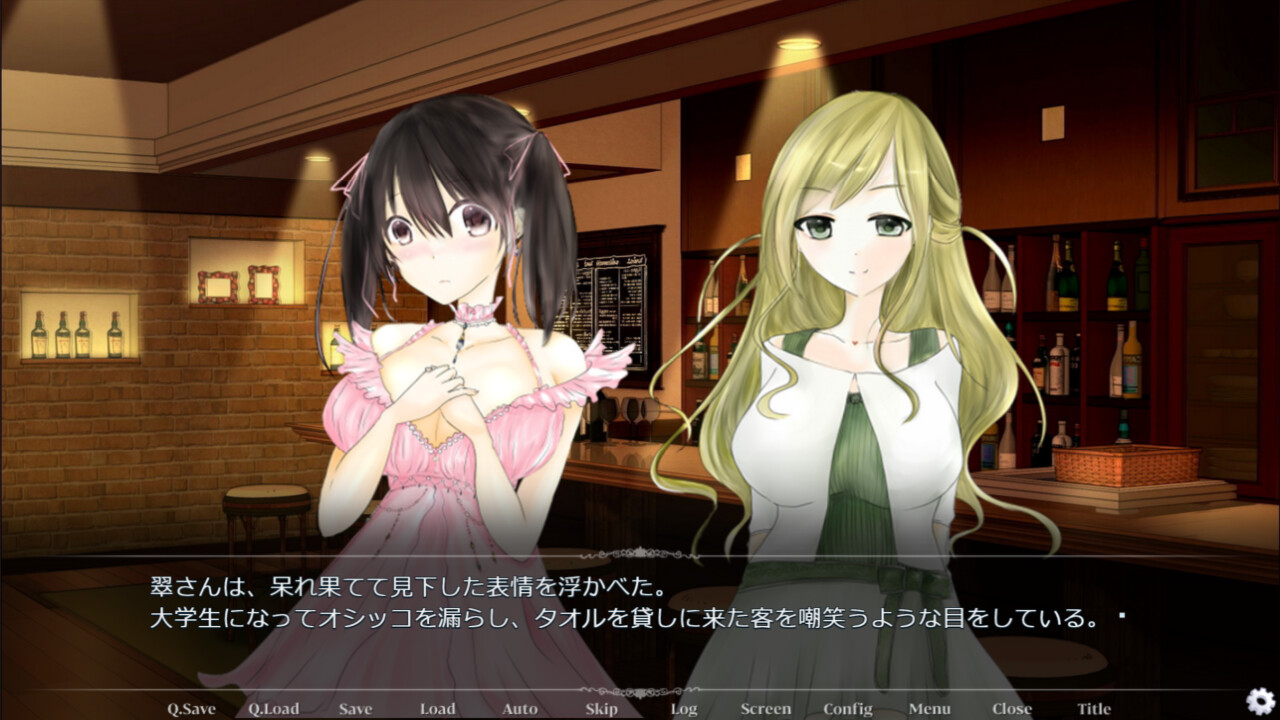Image resolution: width=1280 pixels, height=720 pixels.
Task: Enable Auto read mode
Action: (520, 708)
